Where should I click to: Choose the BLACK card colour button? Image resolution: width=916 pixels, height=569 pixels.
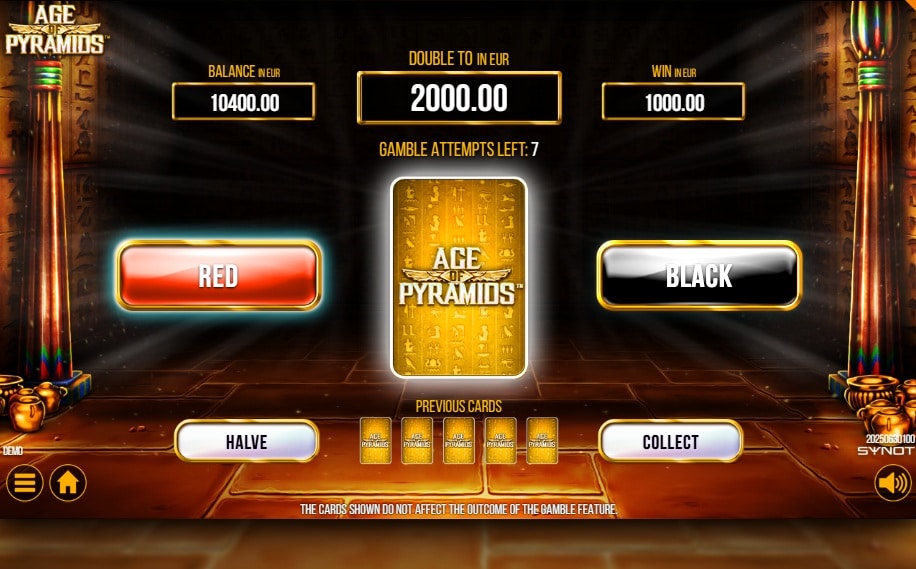point(699,275)
